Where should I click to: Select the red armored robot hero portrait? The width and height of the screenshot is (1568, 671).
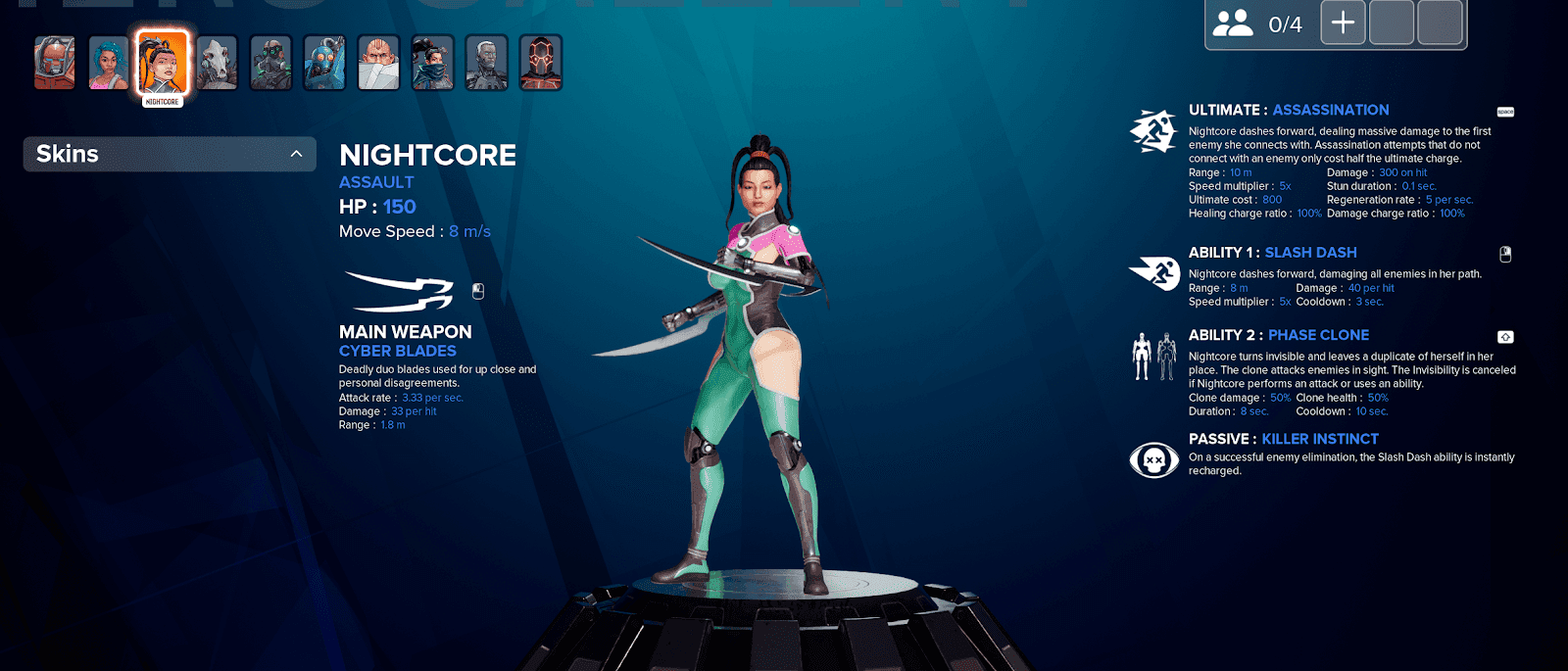click(55, 63)
